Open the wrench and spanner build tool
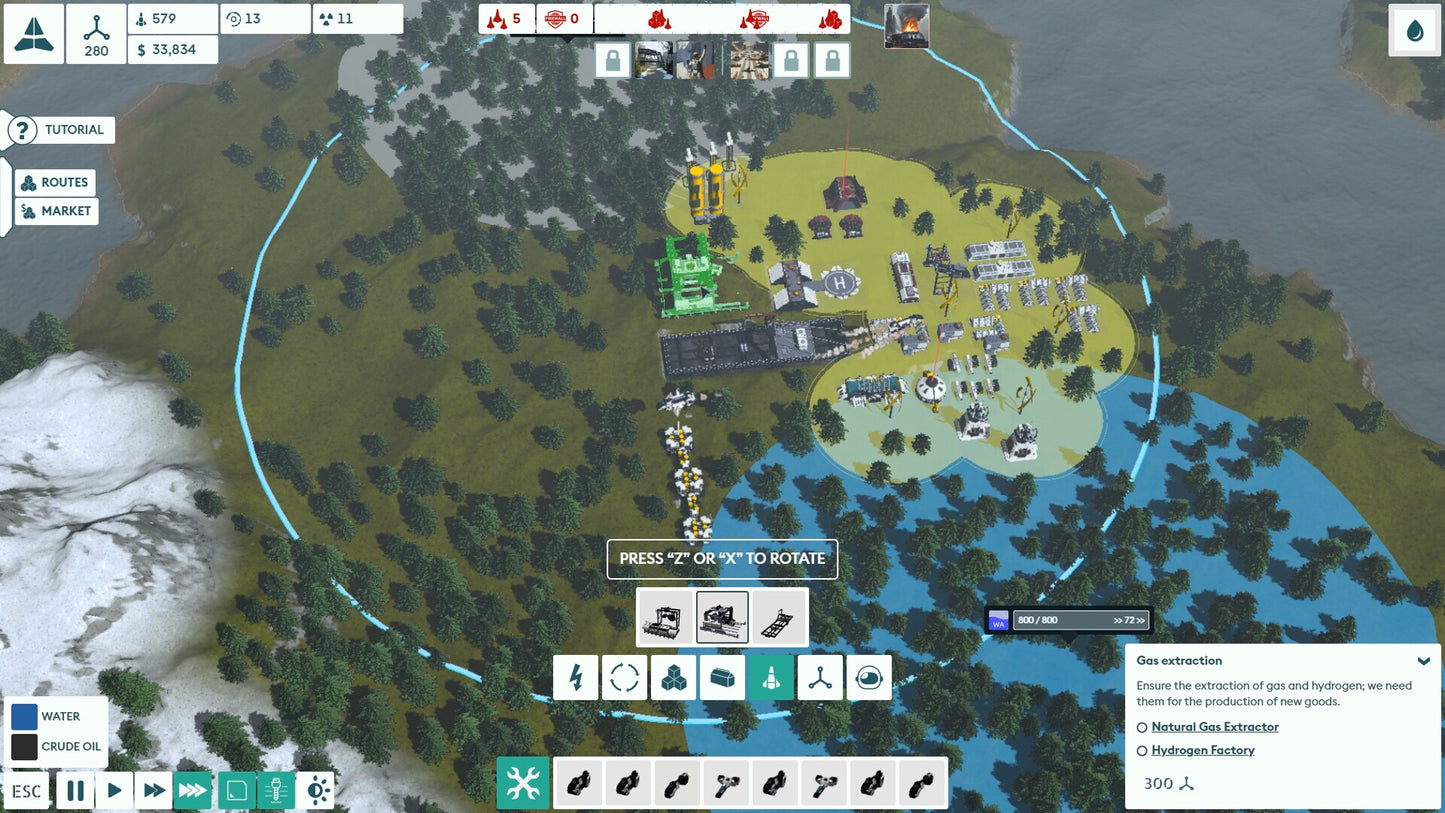 click(523, 784)
